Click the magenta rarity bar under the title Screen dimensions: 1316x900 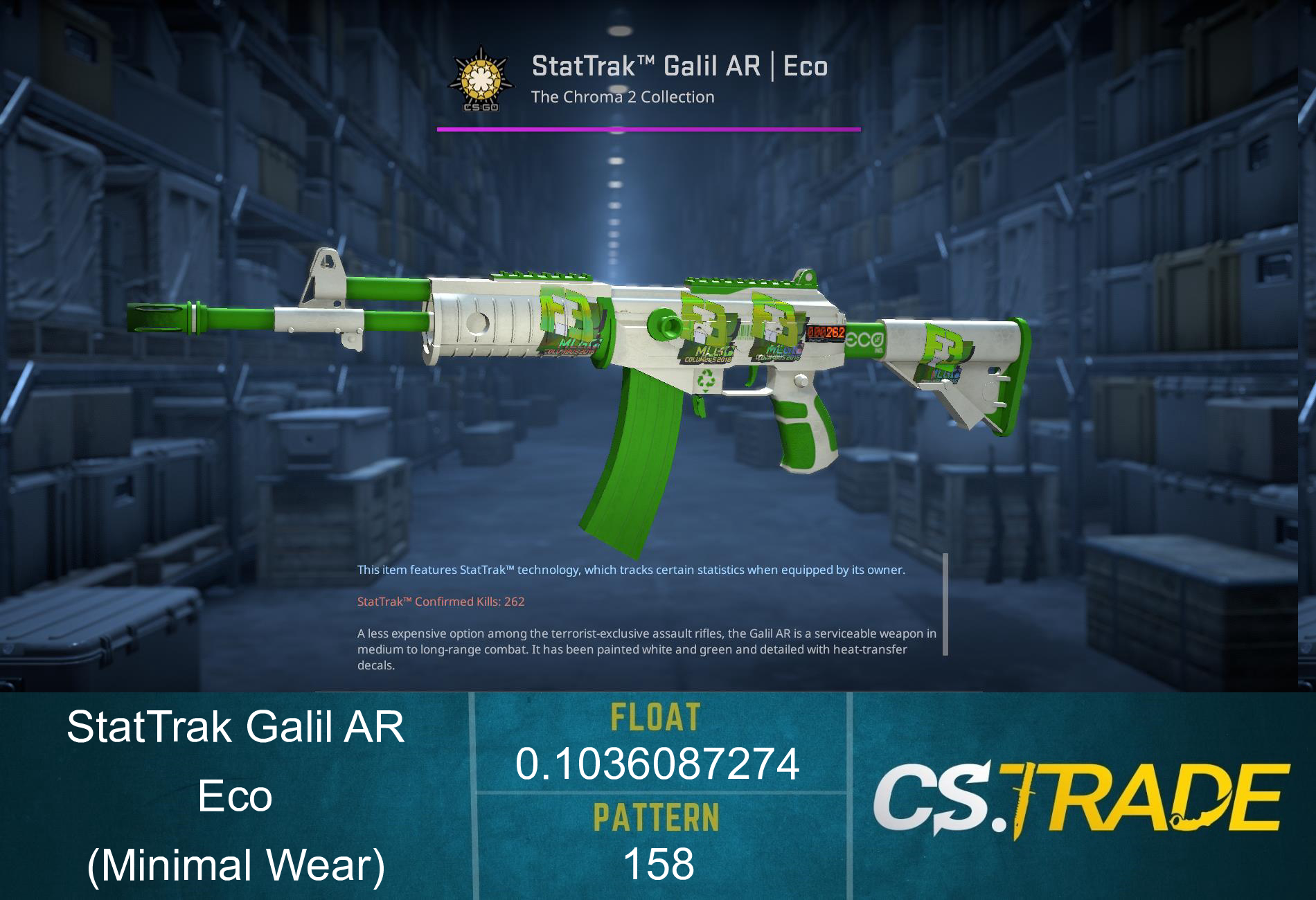649,128
